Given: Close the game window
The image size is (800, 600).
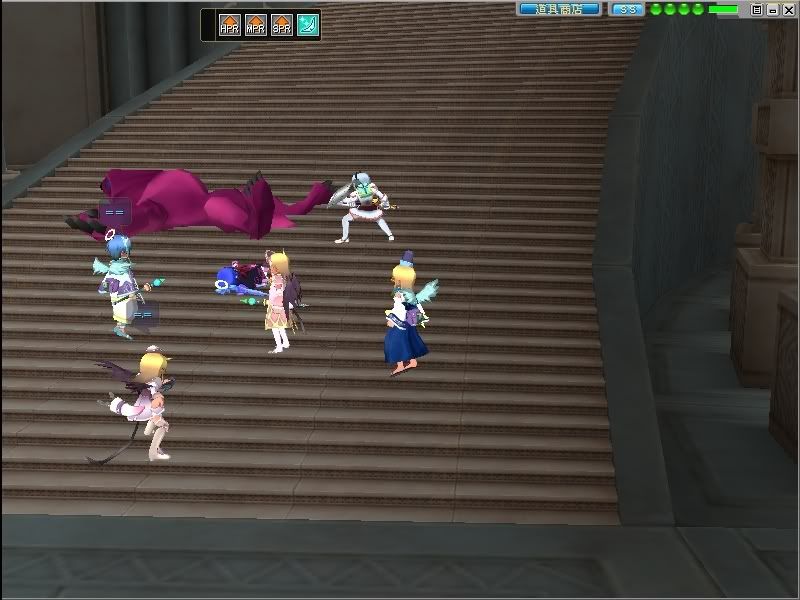Looking at the screenshot, I should click(789, 9).
